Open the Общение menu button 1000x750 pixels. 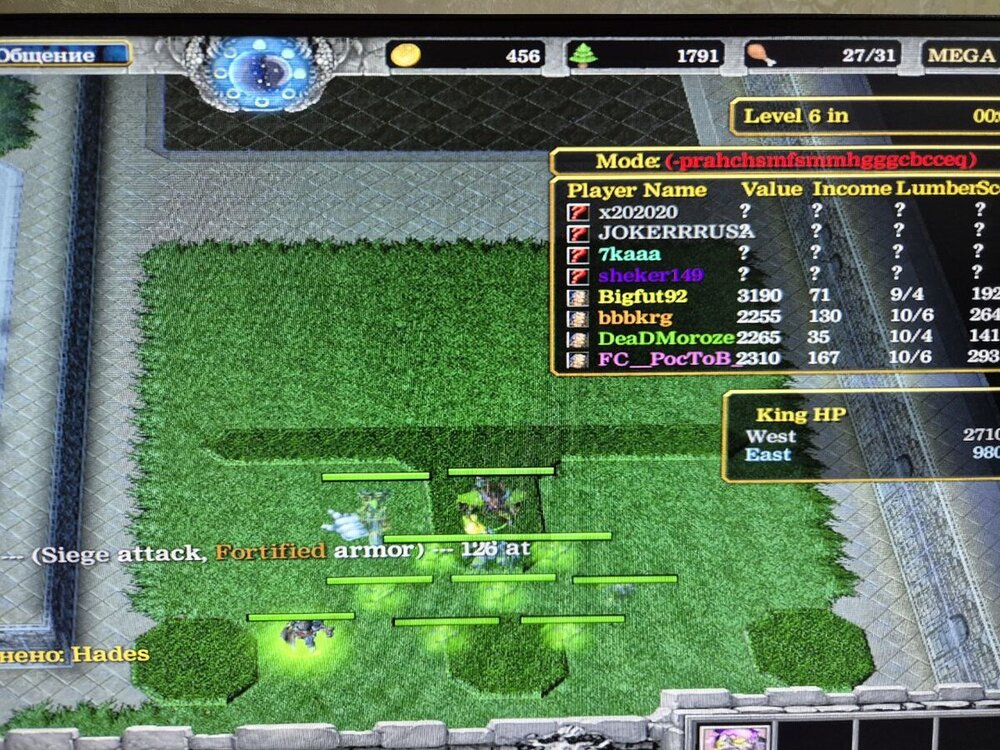coord(62,55)
